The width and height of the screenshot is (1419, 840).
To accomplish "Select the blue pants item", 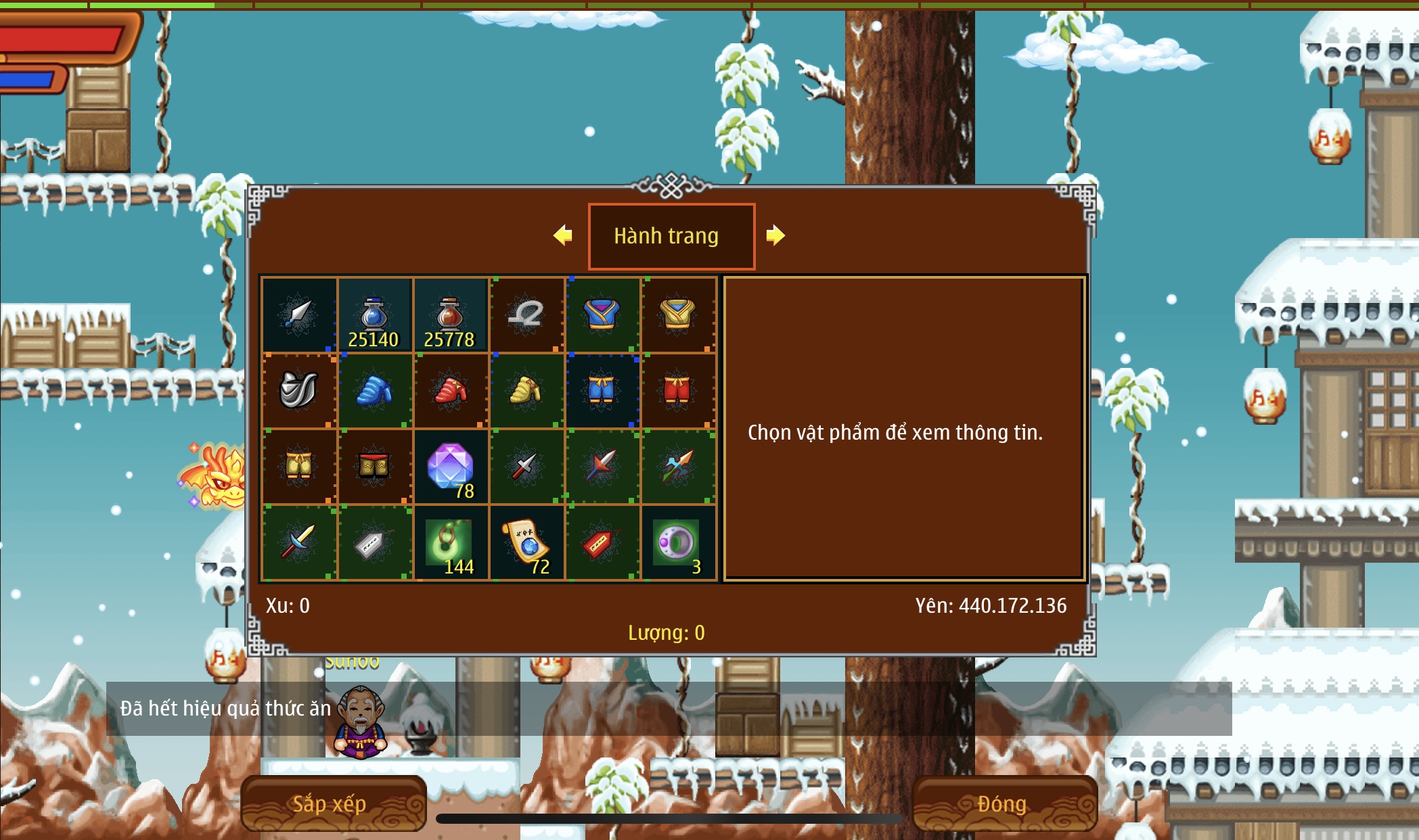I will 602,391.
